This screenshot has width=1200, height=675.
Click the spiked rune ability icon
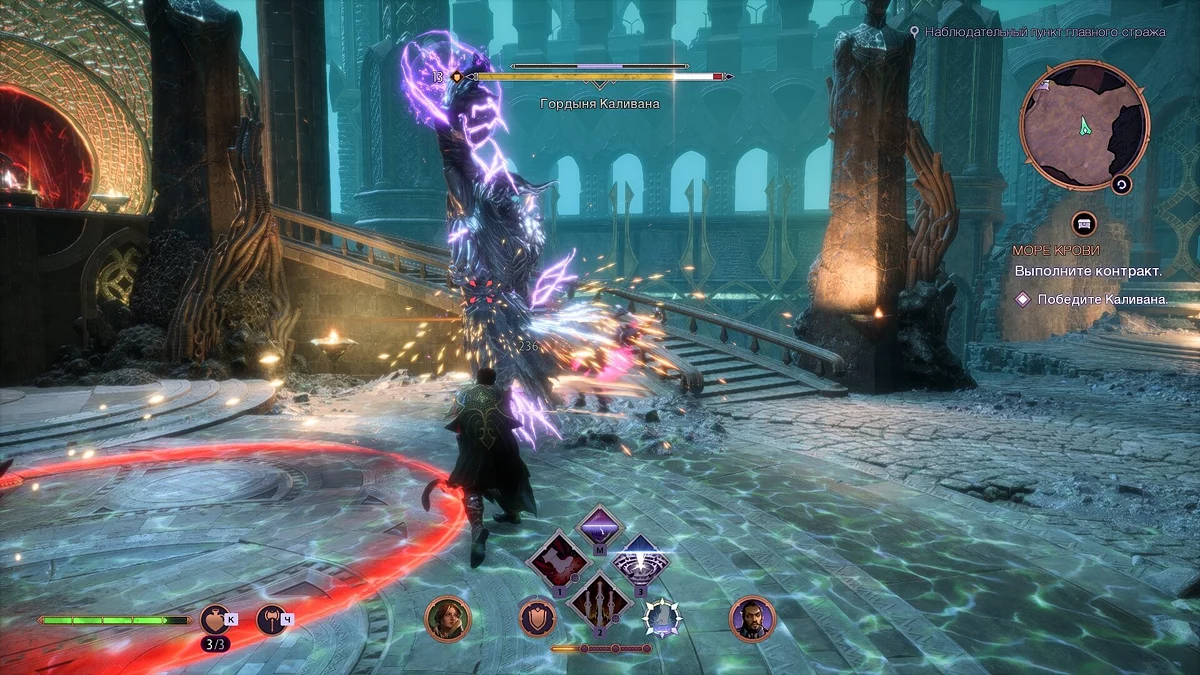[661, 617]
